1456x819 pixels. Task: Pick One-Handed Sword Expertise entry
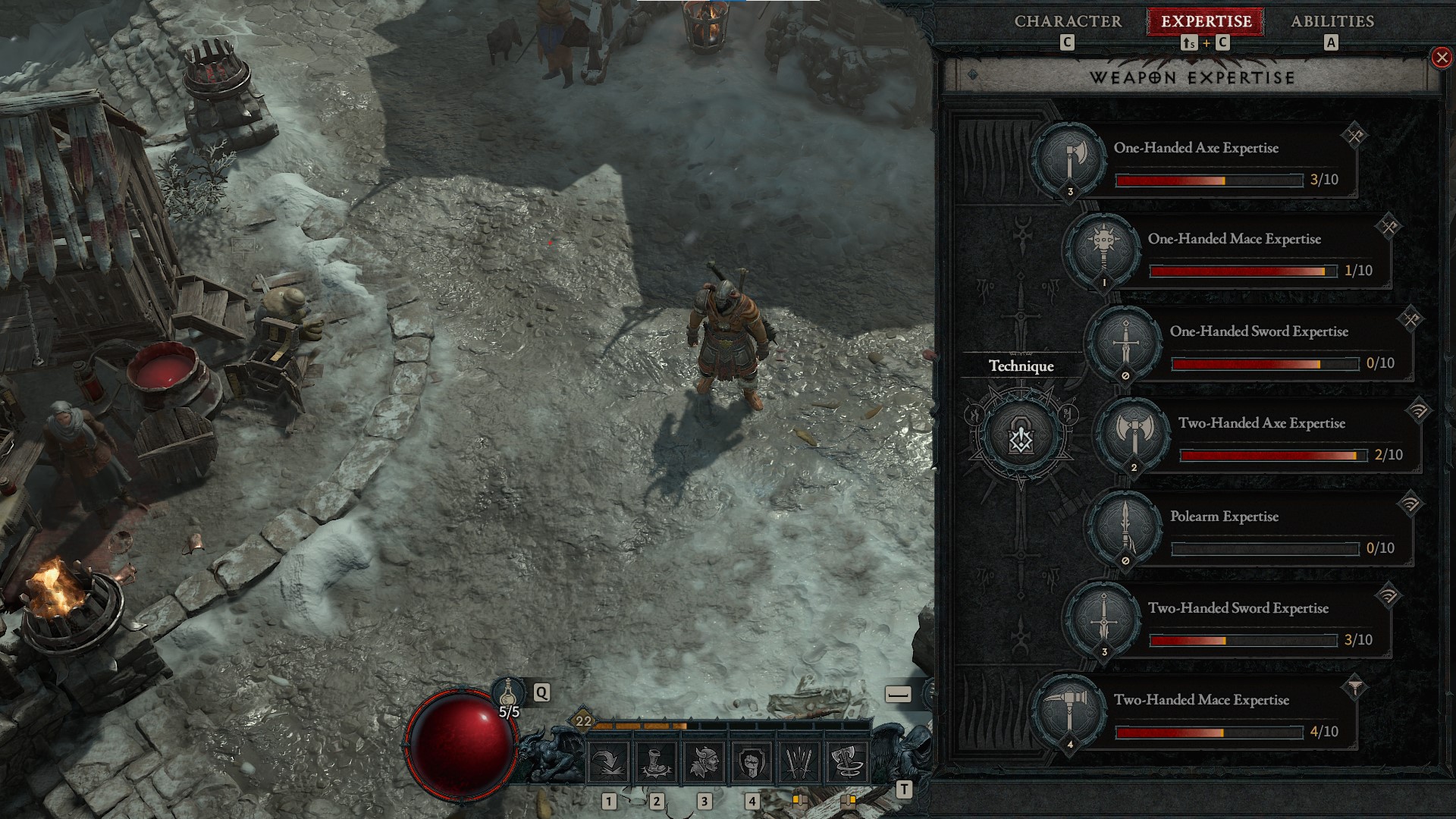1125,344
